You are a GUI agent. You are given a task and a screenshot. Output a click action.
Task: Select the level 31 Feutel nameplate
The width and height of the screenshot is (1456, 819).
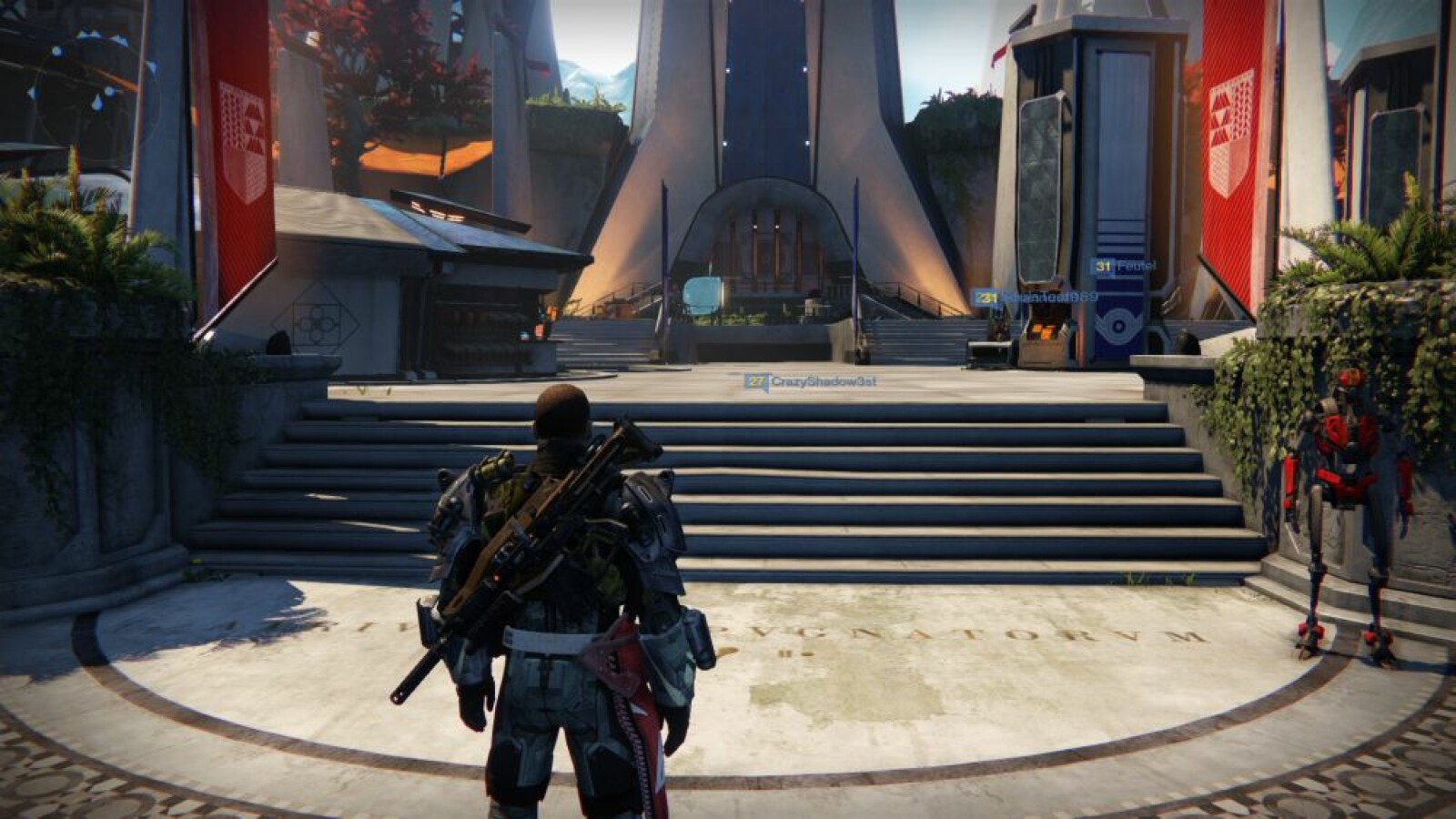[x=1124, y=267]
